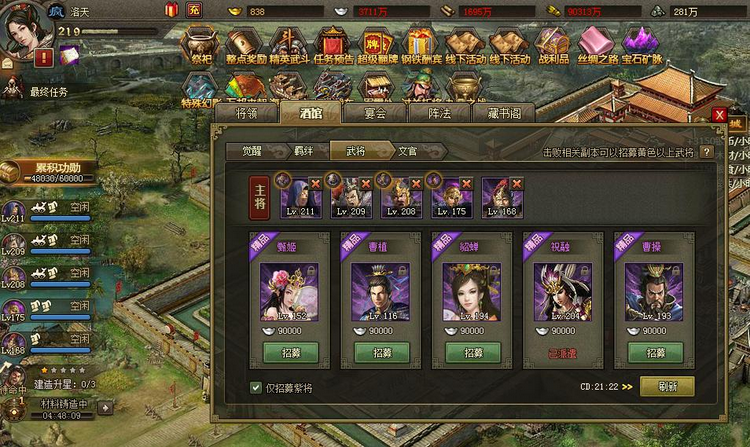Open the 宴会 tab
The height and width of the screenshot is (447, 750).
click(x=375, y=113)
